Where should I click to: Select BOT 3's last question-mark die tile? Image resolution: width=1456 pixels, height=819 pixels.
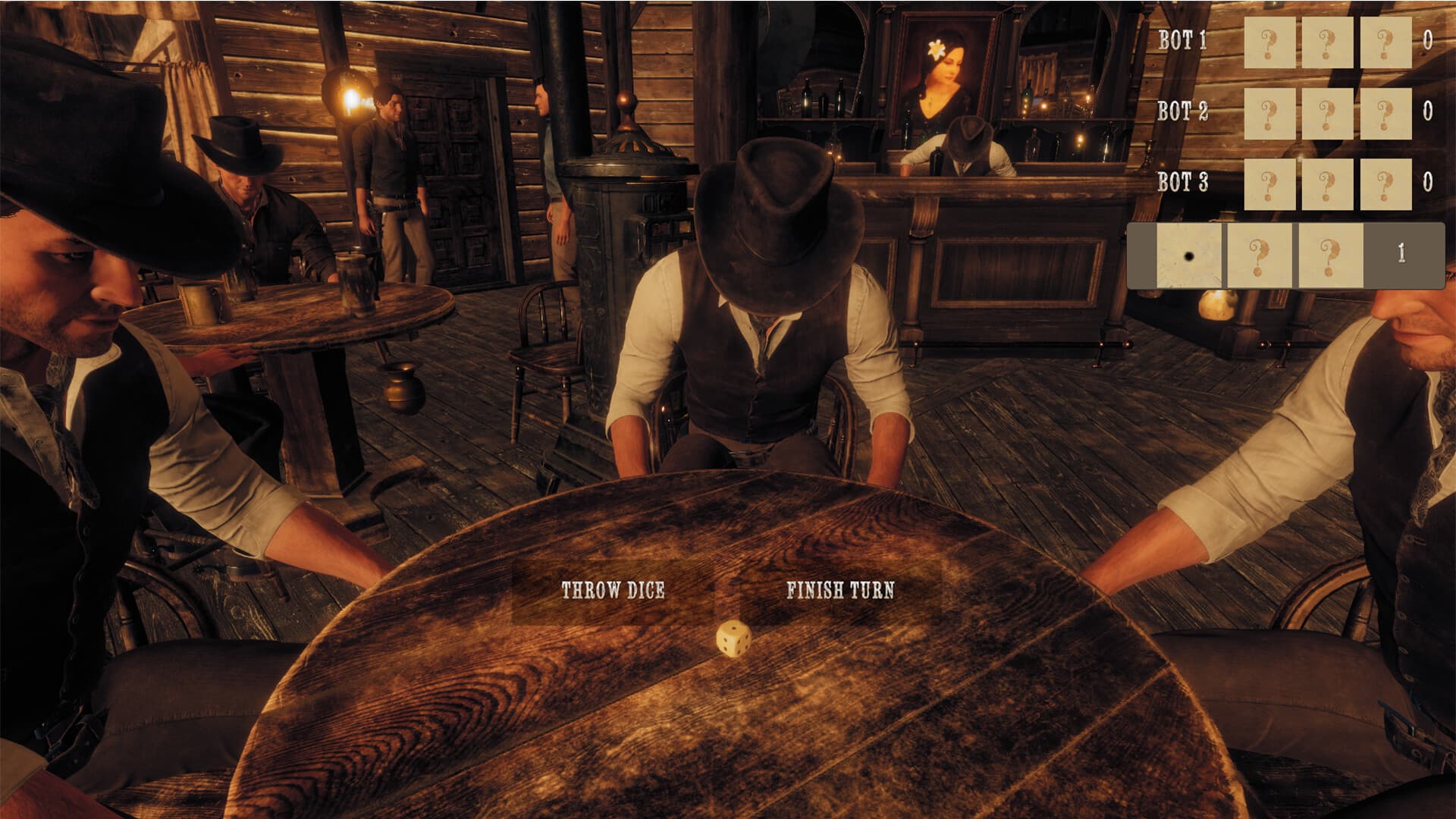[x=1386, y=184]
